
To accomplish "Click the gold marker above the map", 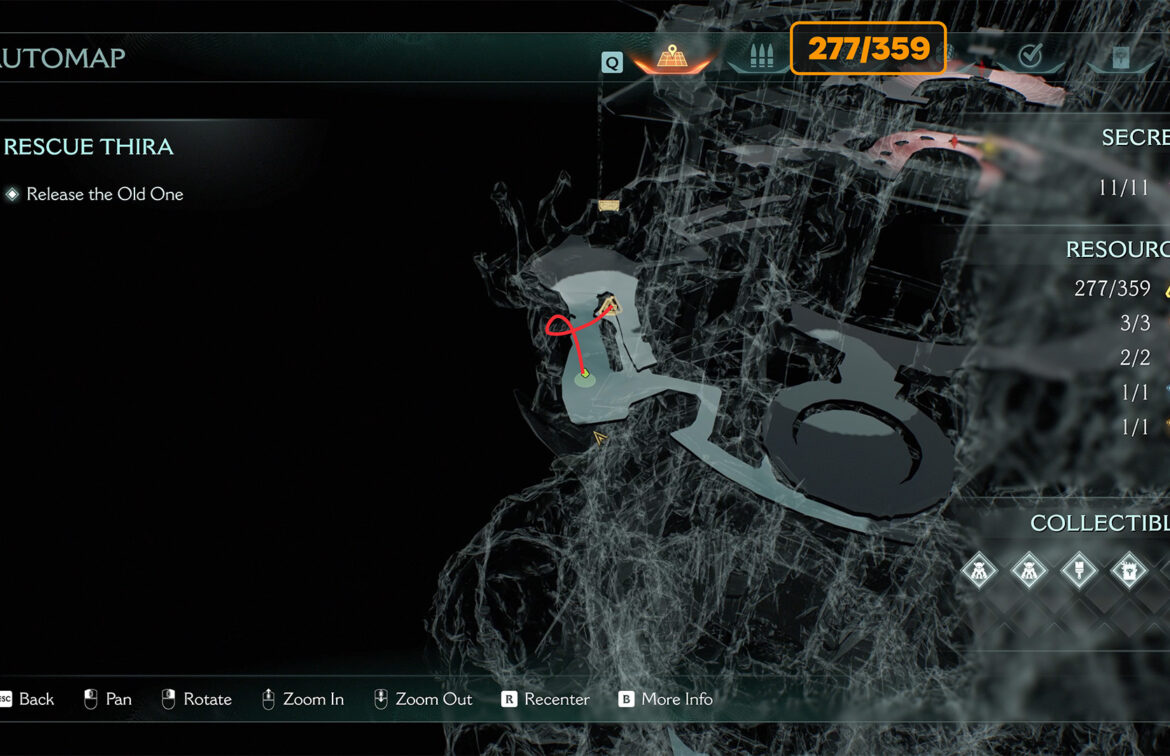I will coord(609,206).
